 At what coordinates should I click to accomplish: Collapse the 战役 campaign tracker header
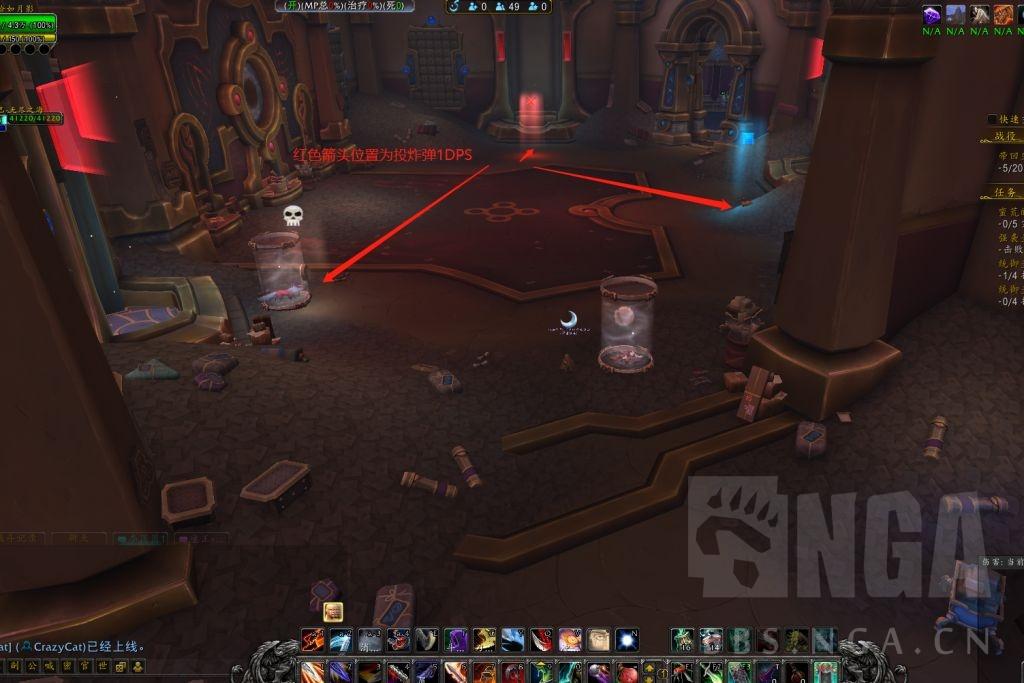click(x=1004, y=136)
